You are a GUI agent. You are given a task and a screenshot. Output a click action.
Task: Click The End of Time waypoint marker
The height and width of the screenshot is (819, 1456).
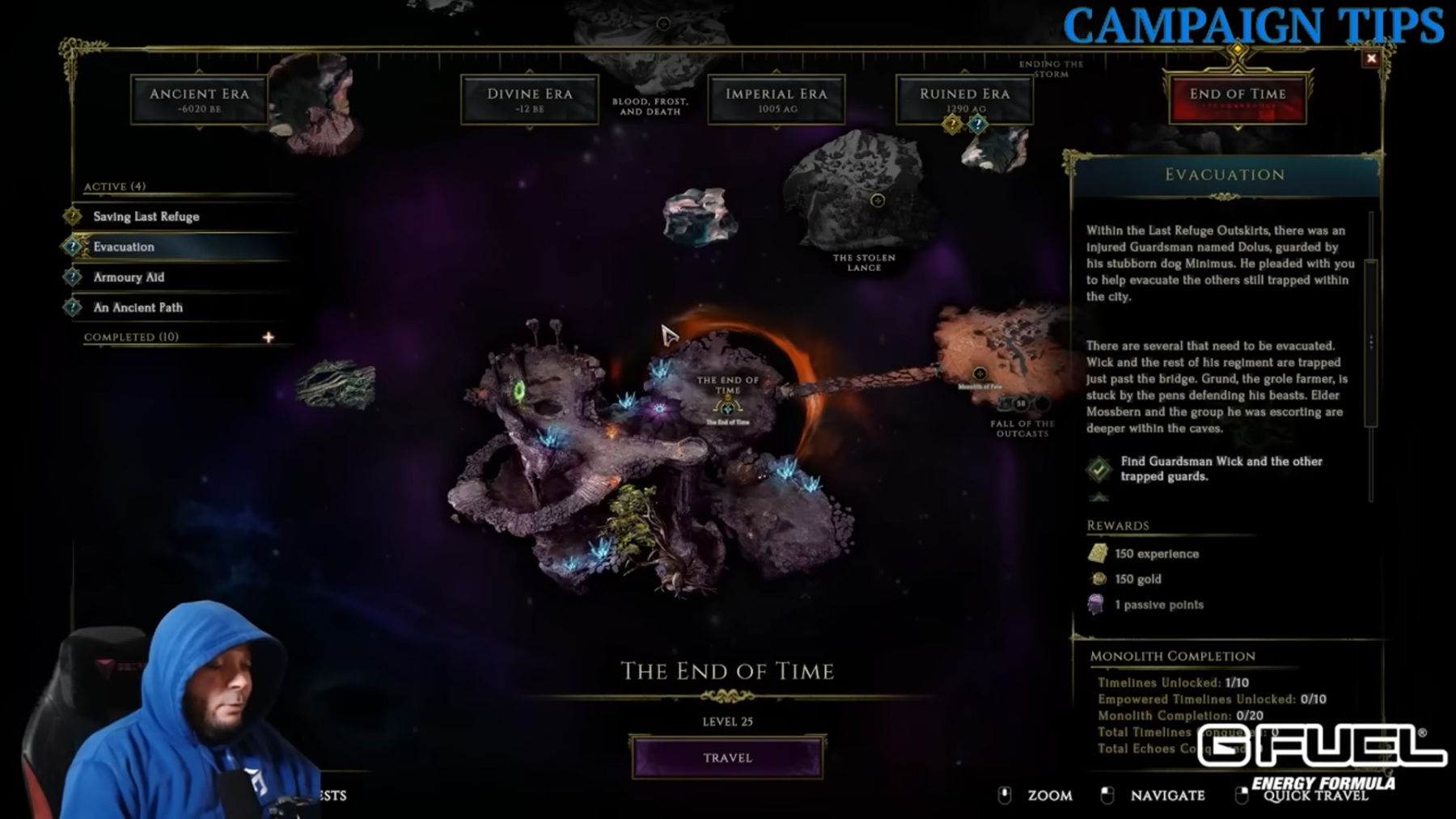pos(727,407)
